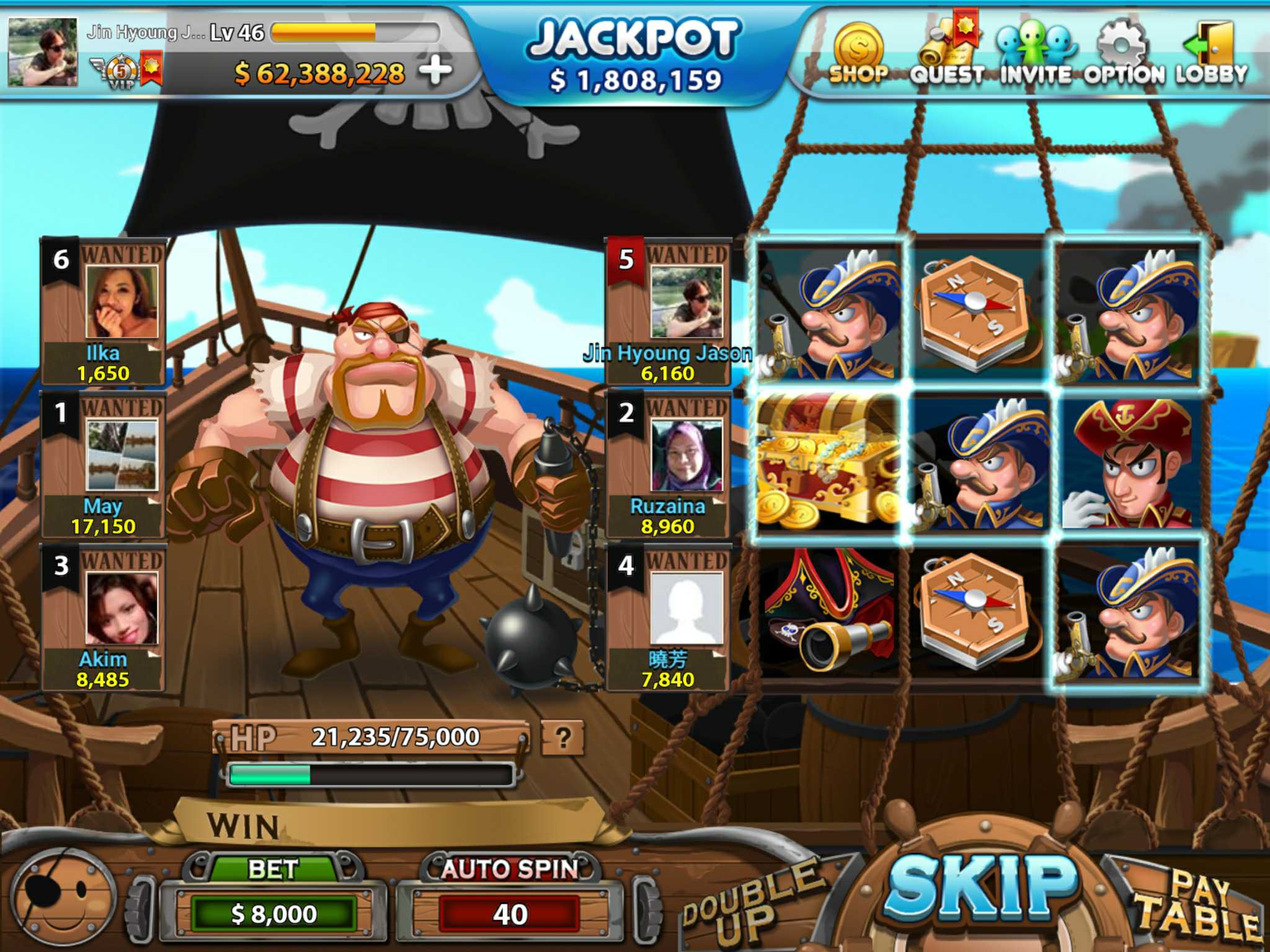Select the rank 4 wanted poster
Image resolution: width=1270 pixels, height=952 pixels.
pos(668,618)
